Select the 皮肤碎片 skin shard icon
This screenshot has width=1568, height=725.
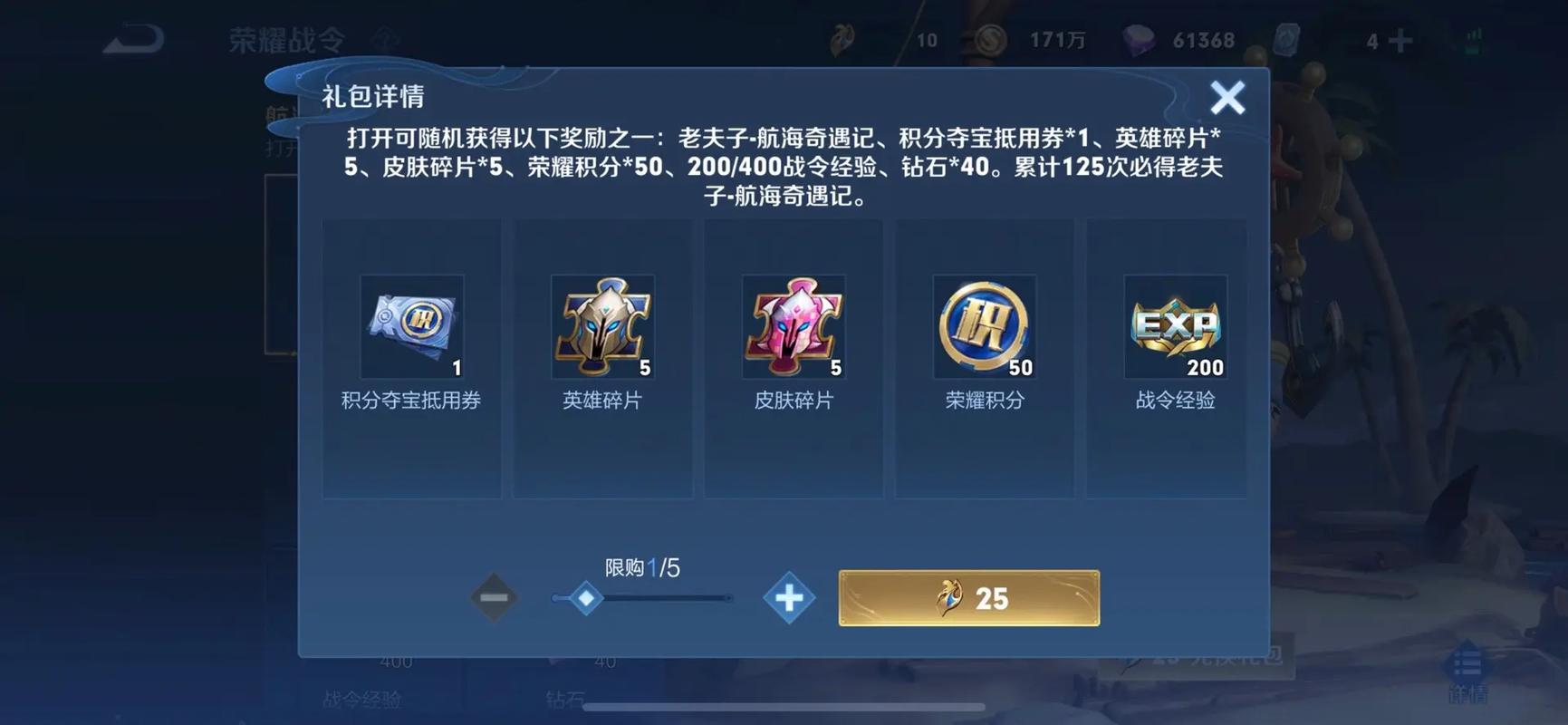793,326
